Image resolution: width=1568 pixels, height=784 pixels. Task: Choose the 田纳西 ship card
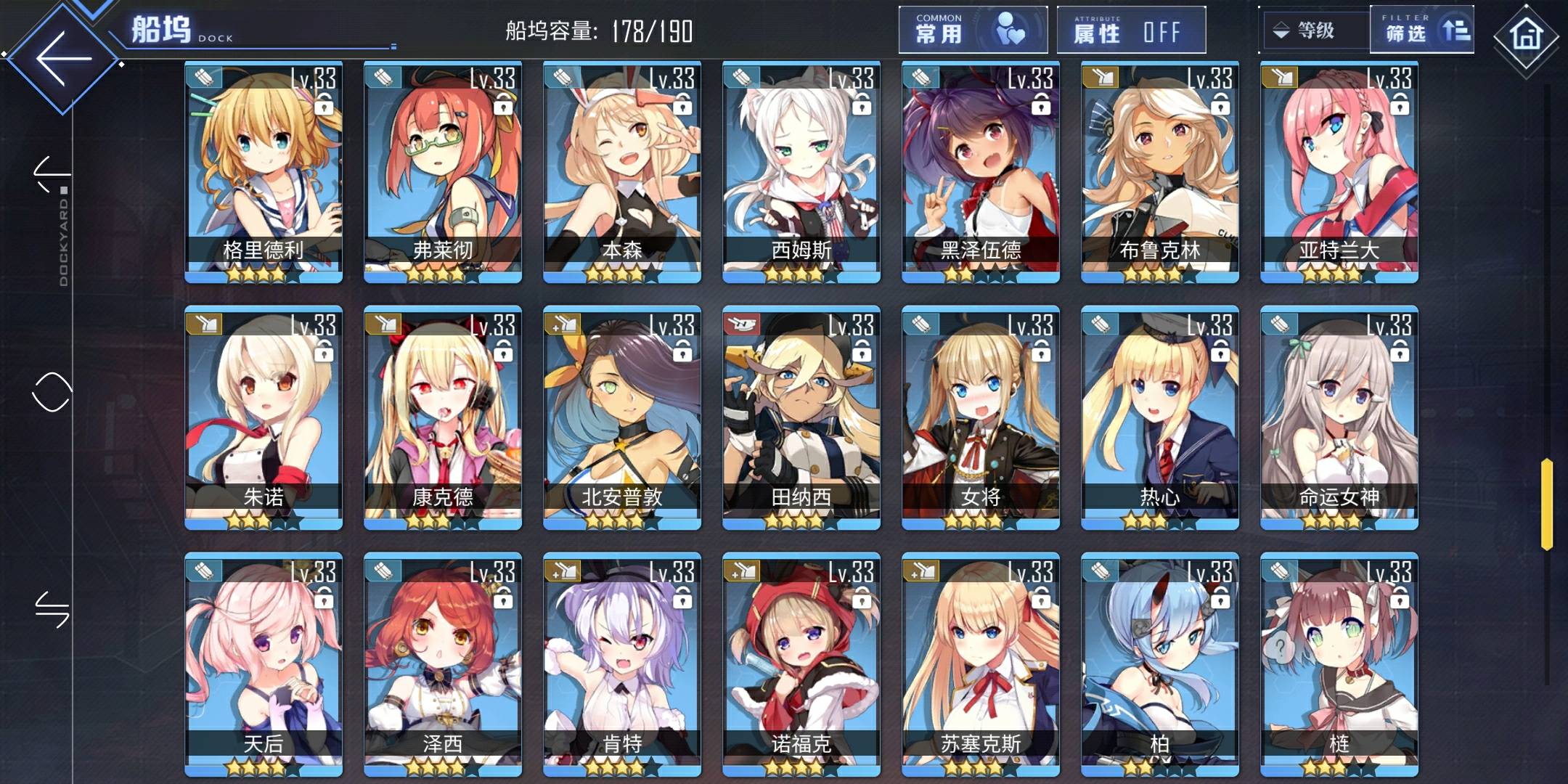click(801, 417)
